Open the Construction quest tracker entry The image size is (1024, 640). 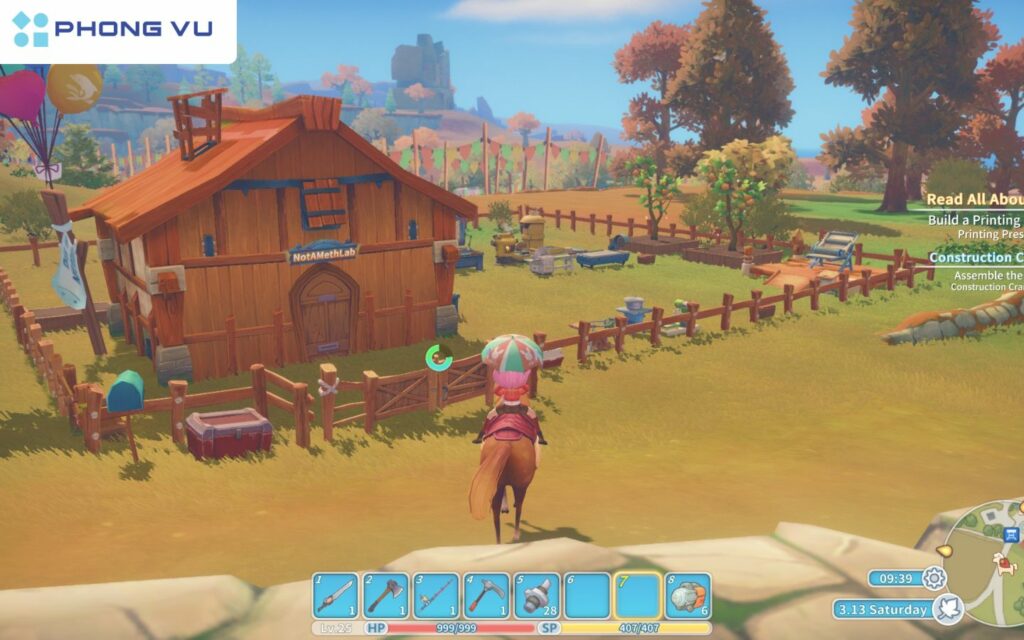[974, 257]
